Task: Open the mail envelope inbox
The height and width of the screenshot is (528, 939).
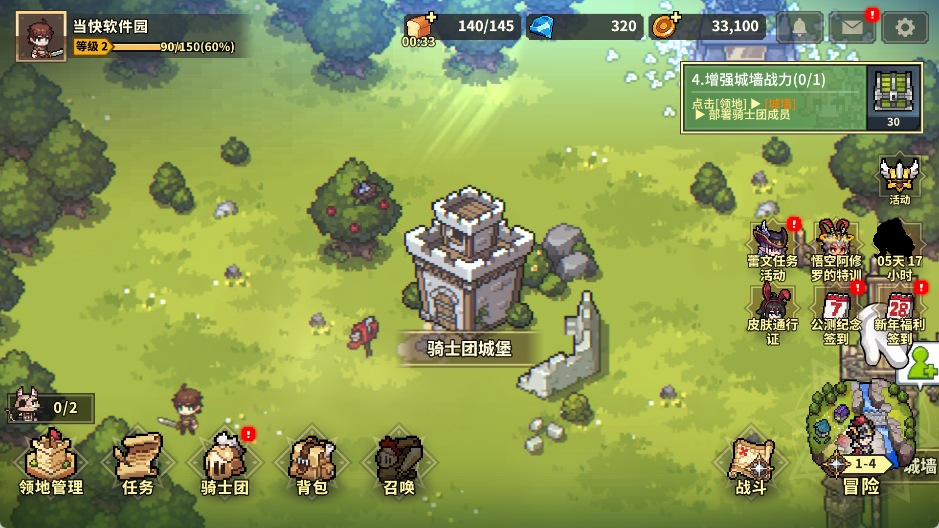Action: pos(852,27)
